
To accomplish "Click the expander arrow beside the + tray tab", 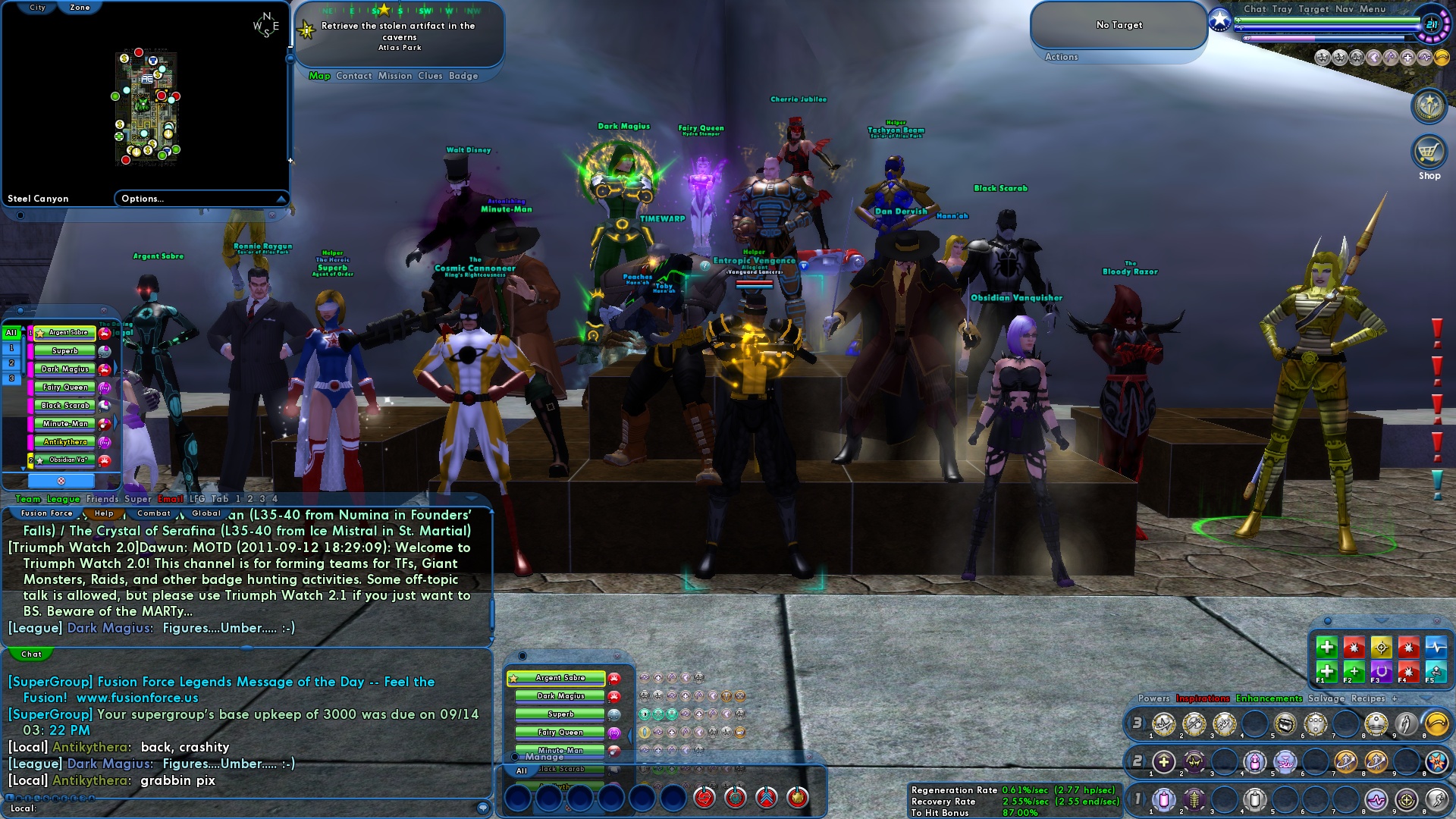I will point(1425,698).
